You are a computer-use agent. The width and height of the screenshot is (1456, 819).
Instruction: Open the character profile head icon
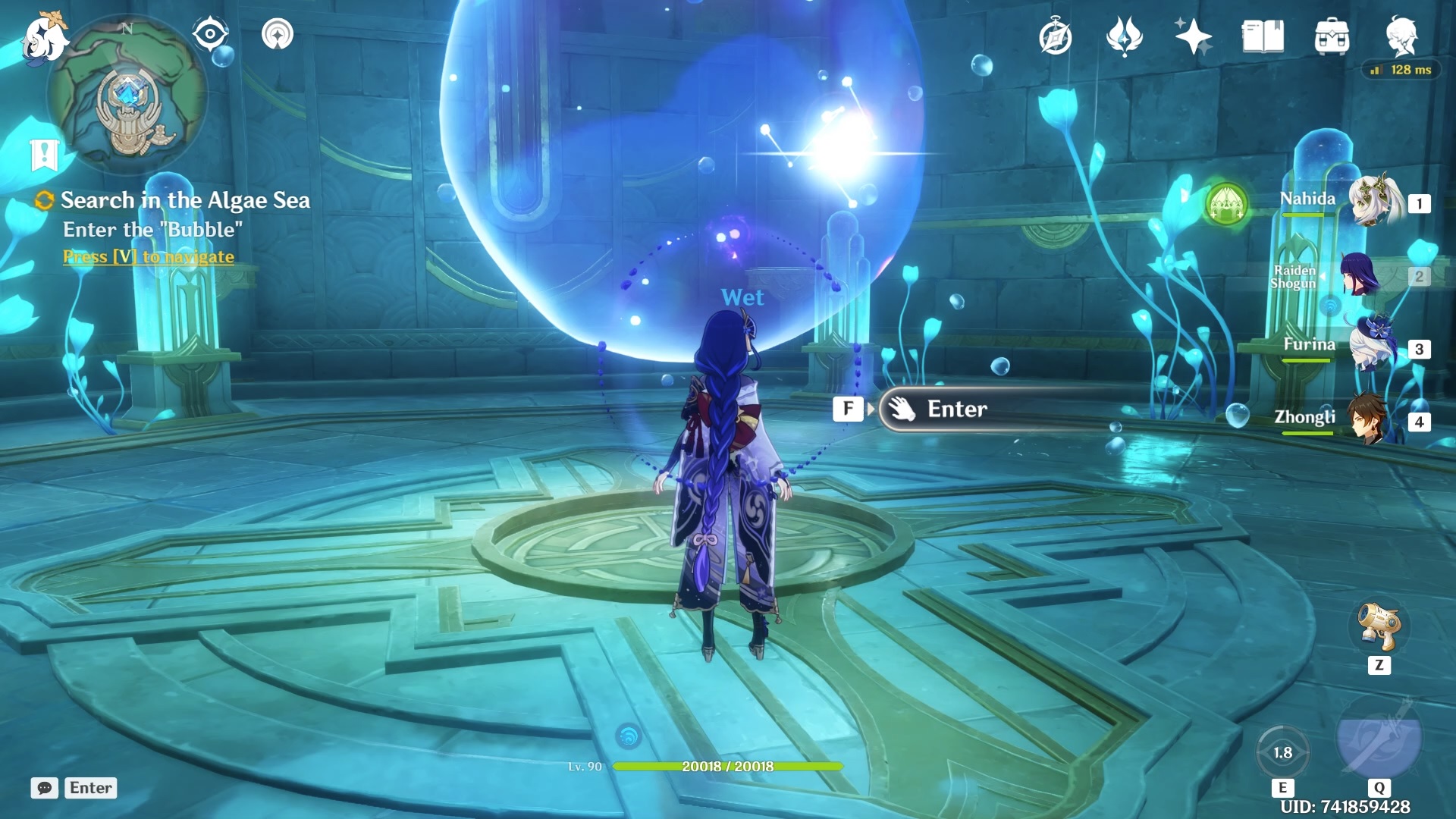pos(1402,36)
